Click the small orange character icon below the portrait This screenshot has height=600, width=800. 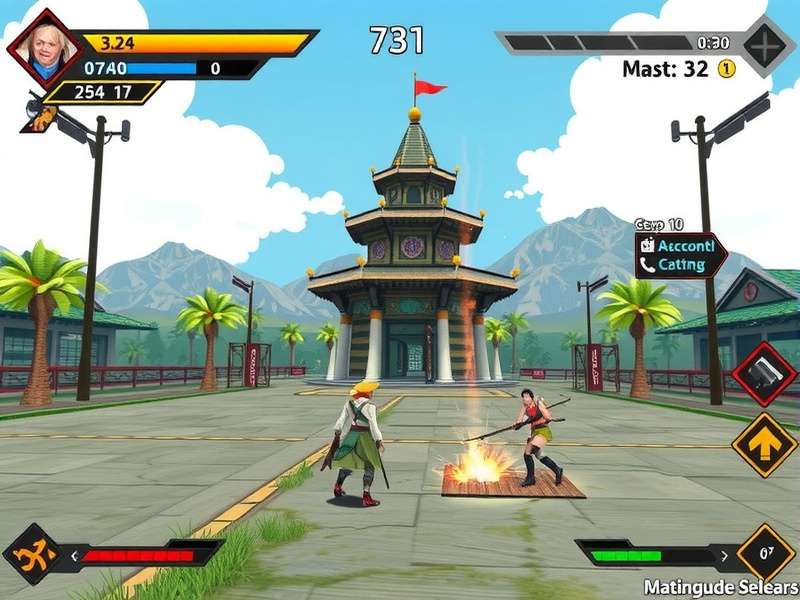(40, 116)
